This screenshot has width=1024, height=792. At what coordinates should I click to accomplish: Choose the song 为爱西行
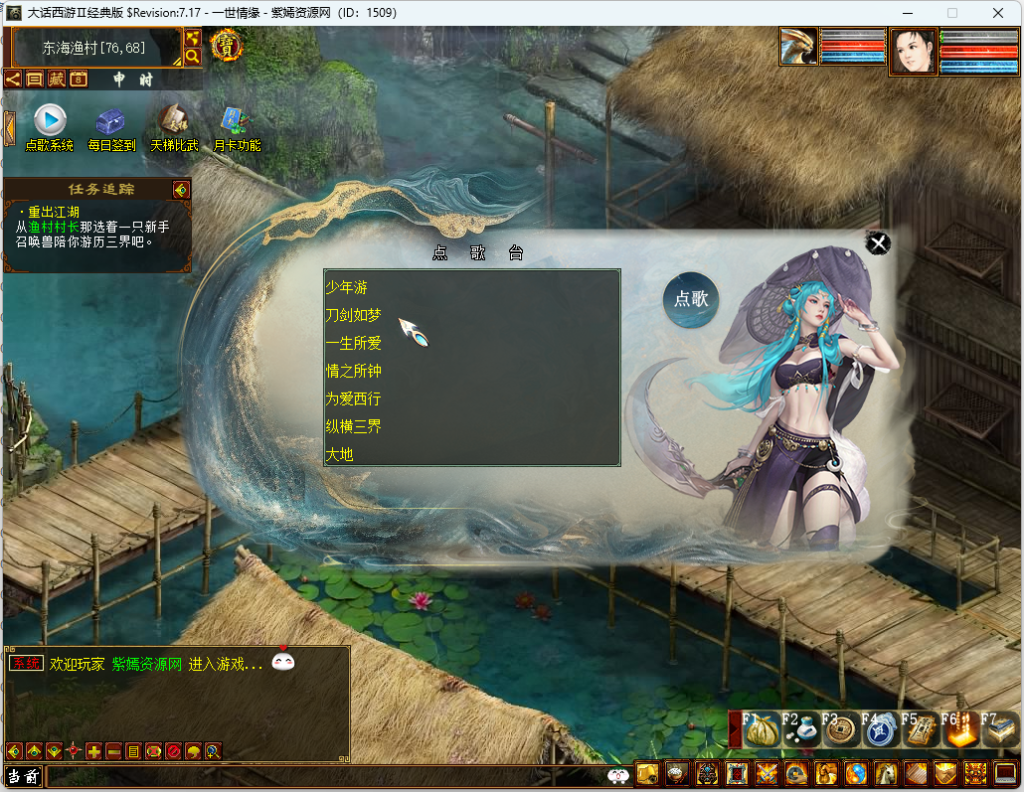353,399
